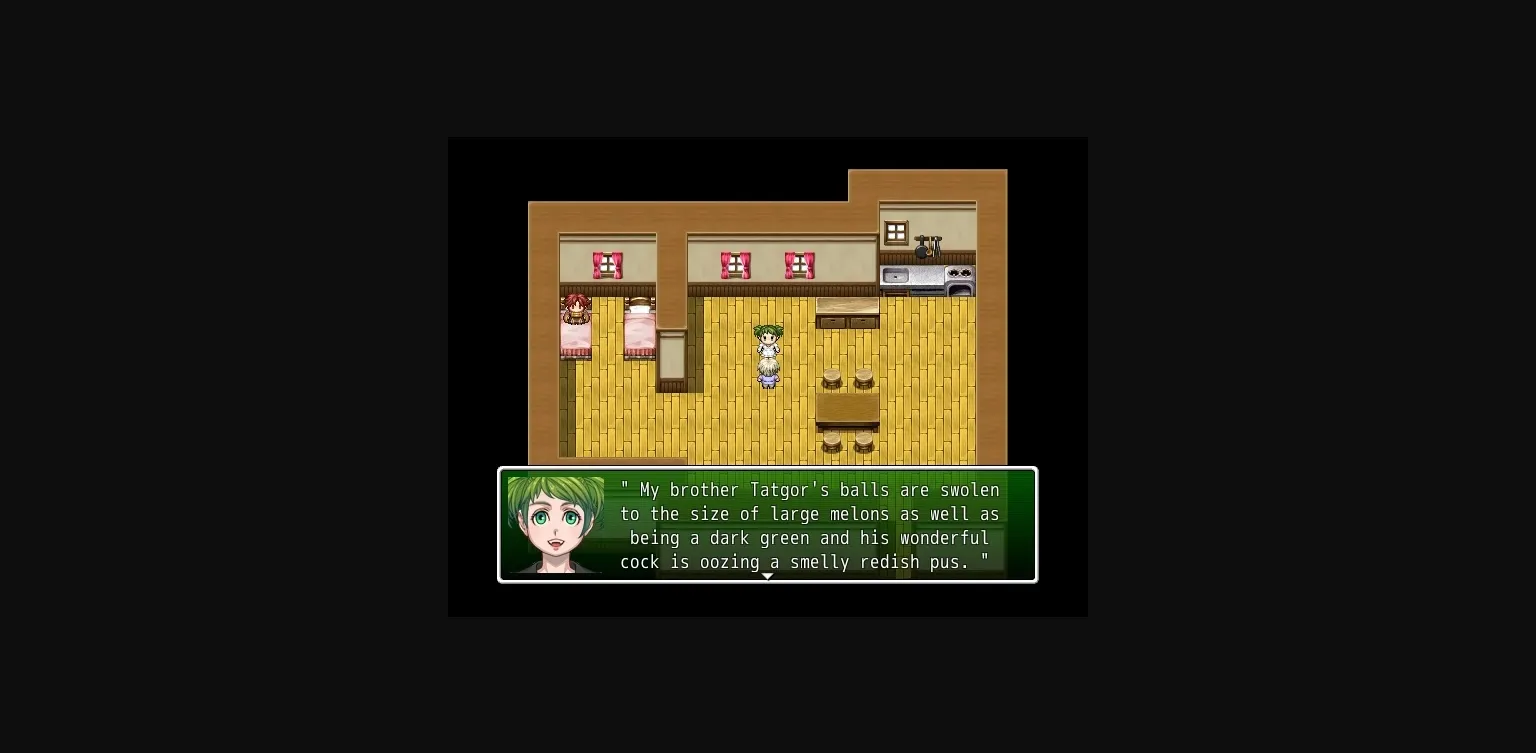1536x753 pixels.
Task: Advance the dialogue with the blinking arrow
Action: click(768, 576)
